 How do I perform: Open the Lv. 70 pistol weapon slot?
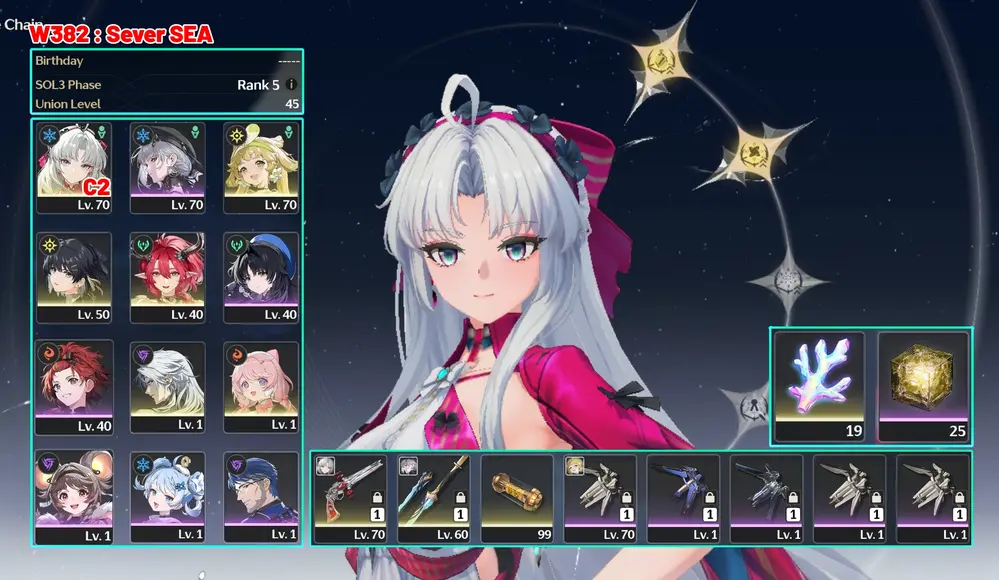pos(350,498)
